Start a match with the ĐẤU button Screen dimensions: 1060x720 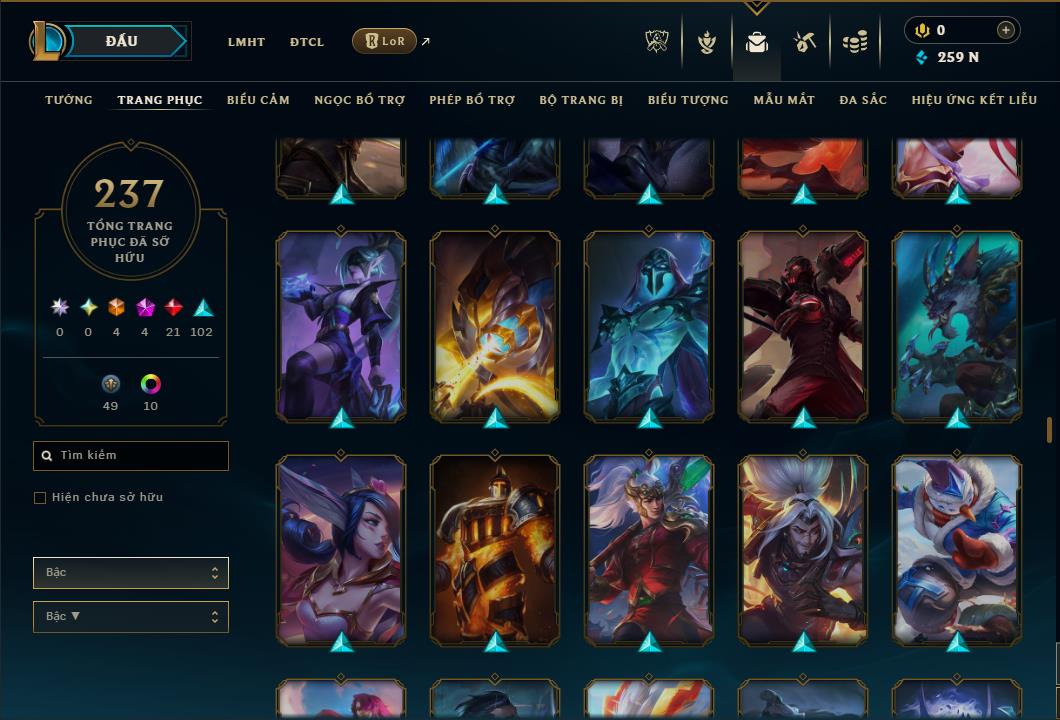click(x=121, y=41)
